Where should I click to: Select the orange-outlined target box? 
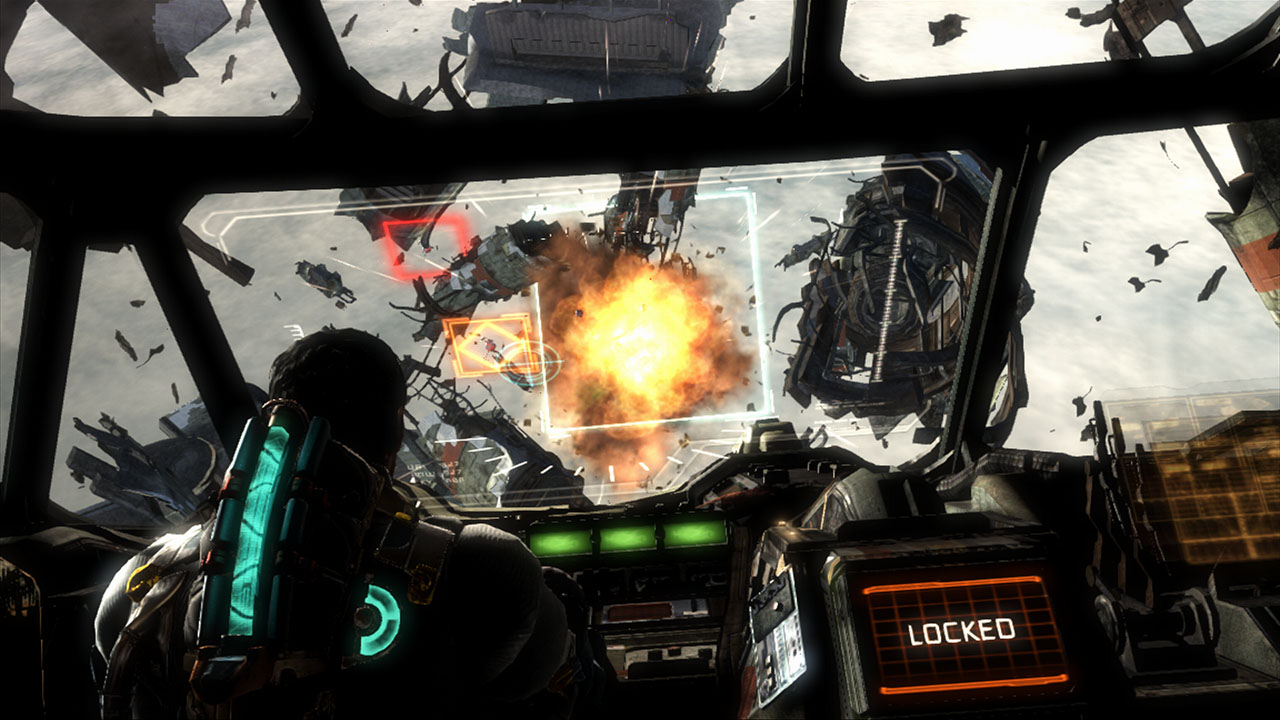coord(487,346)
